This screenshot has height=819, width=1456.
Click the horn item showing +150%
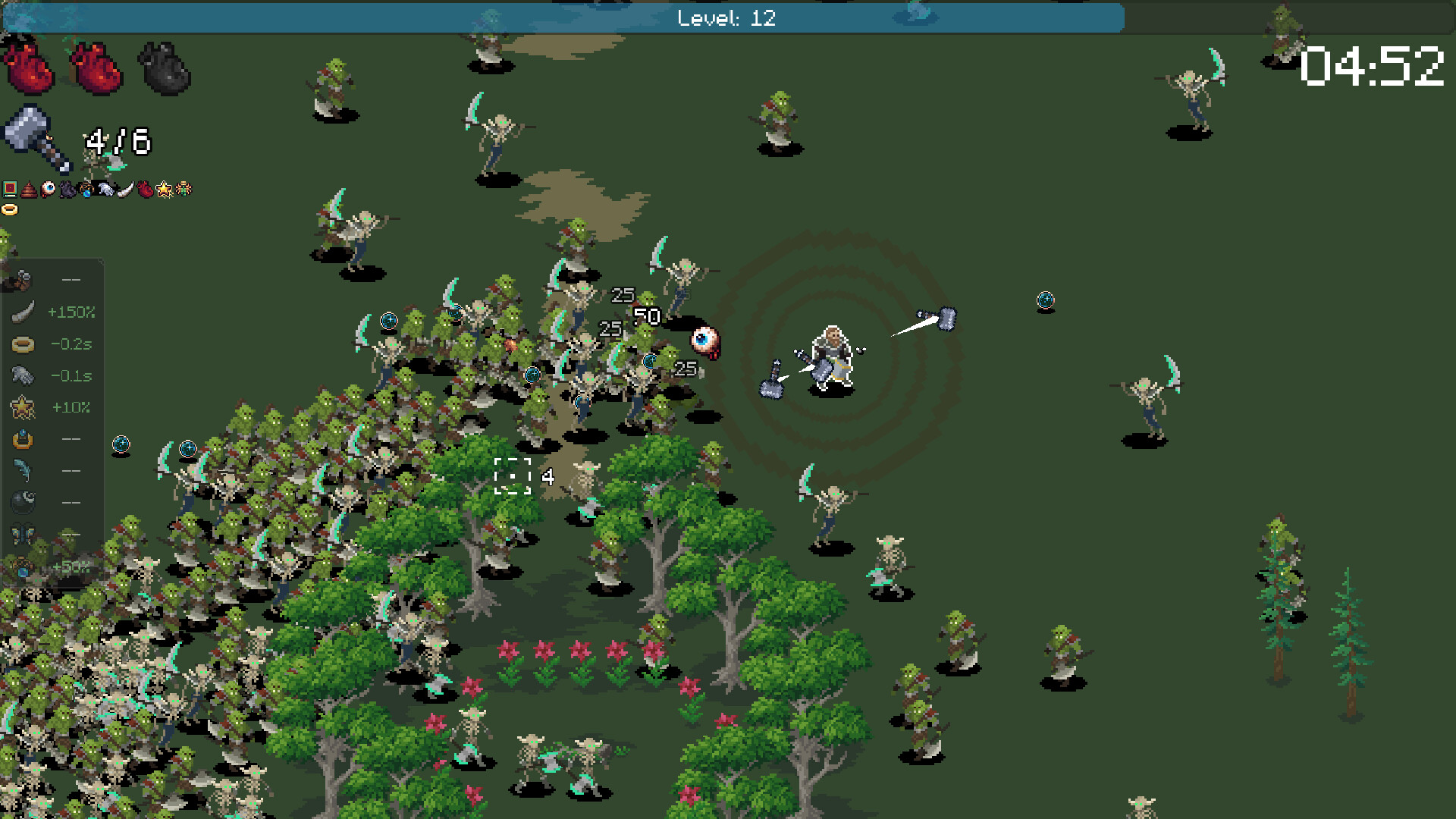click(21, 311)
